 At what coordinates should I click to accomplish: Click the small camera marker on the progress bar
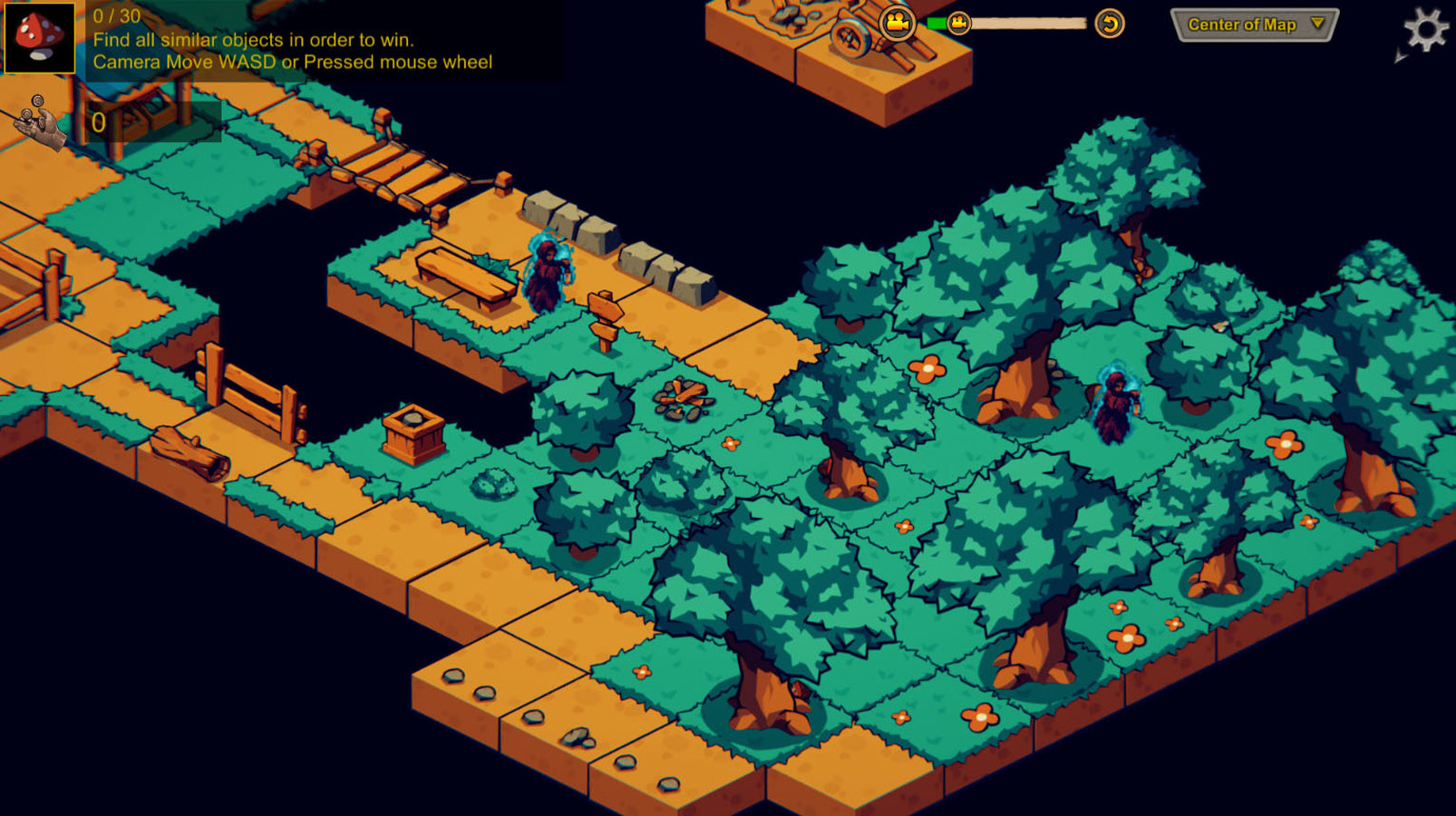point(958,23)
